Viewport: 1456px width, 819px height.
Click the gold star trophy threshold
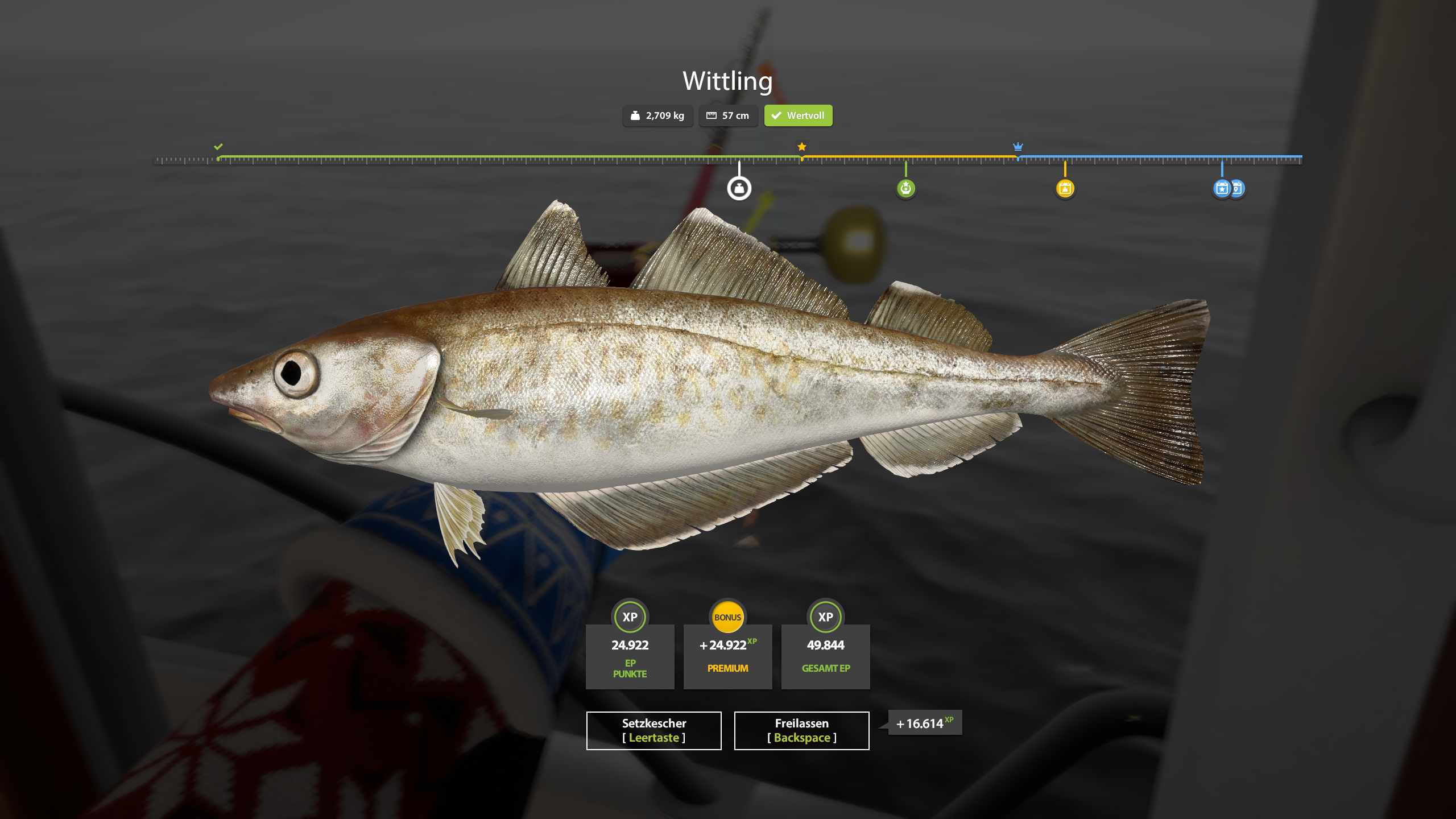(x=801, y=147)
